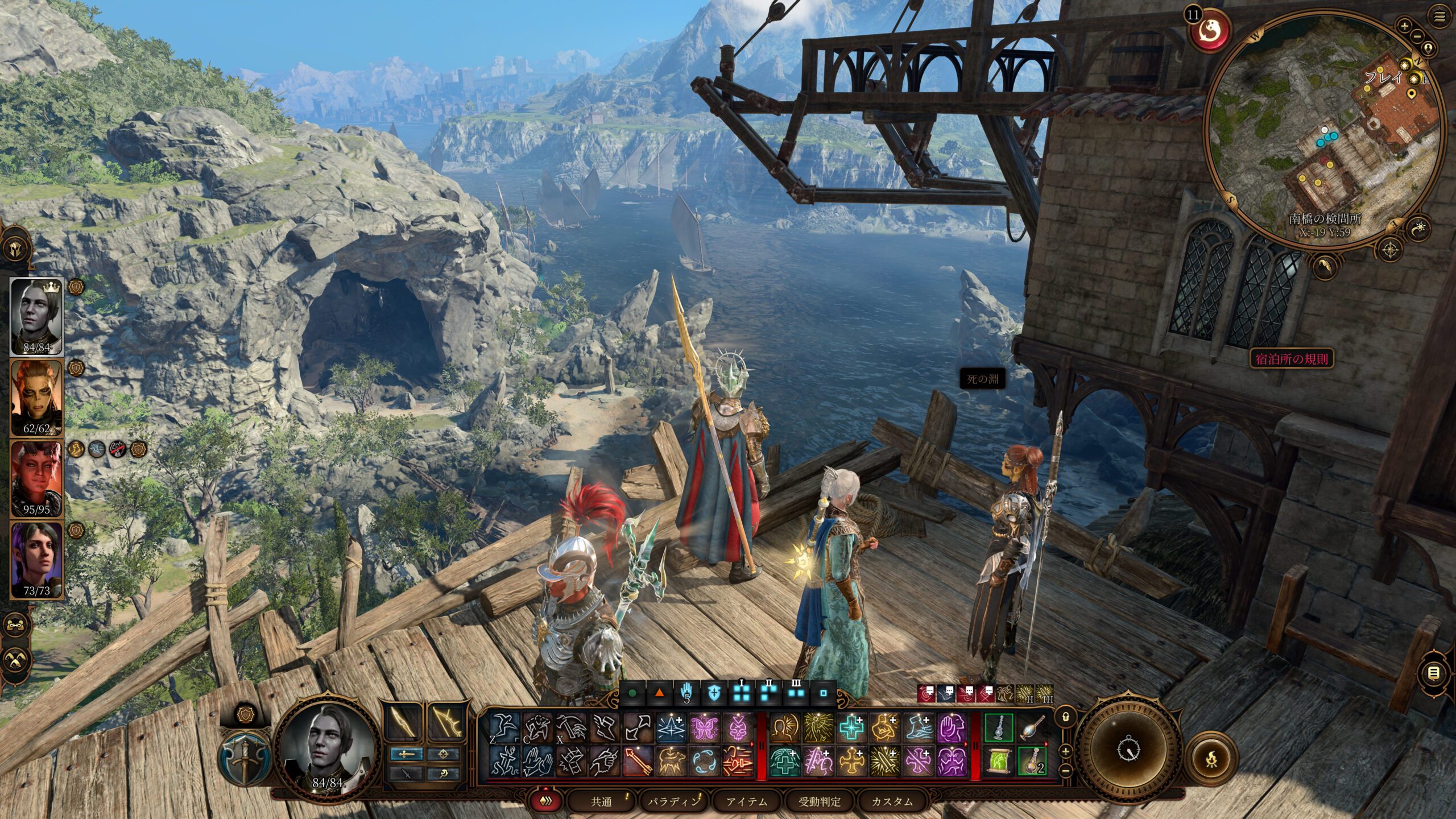Activate the purple butterfly spell icon
The width and height of the screenshot is (1456, 819).
click(705, 728)
